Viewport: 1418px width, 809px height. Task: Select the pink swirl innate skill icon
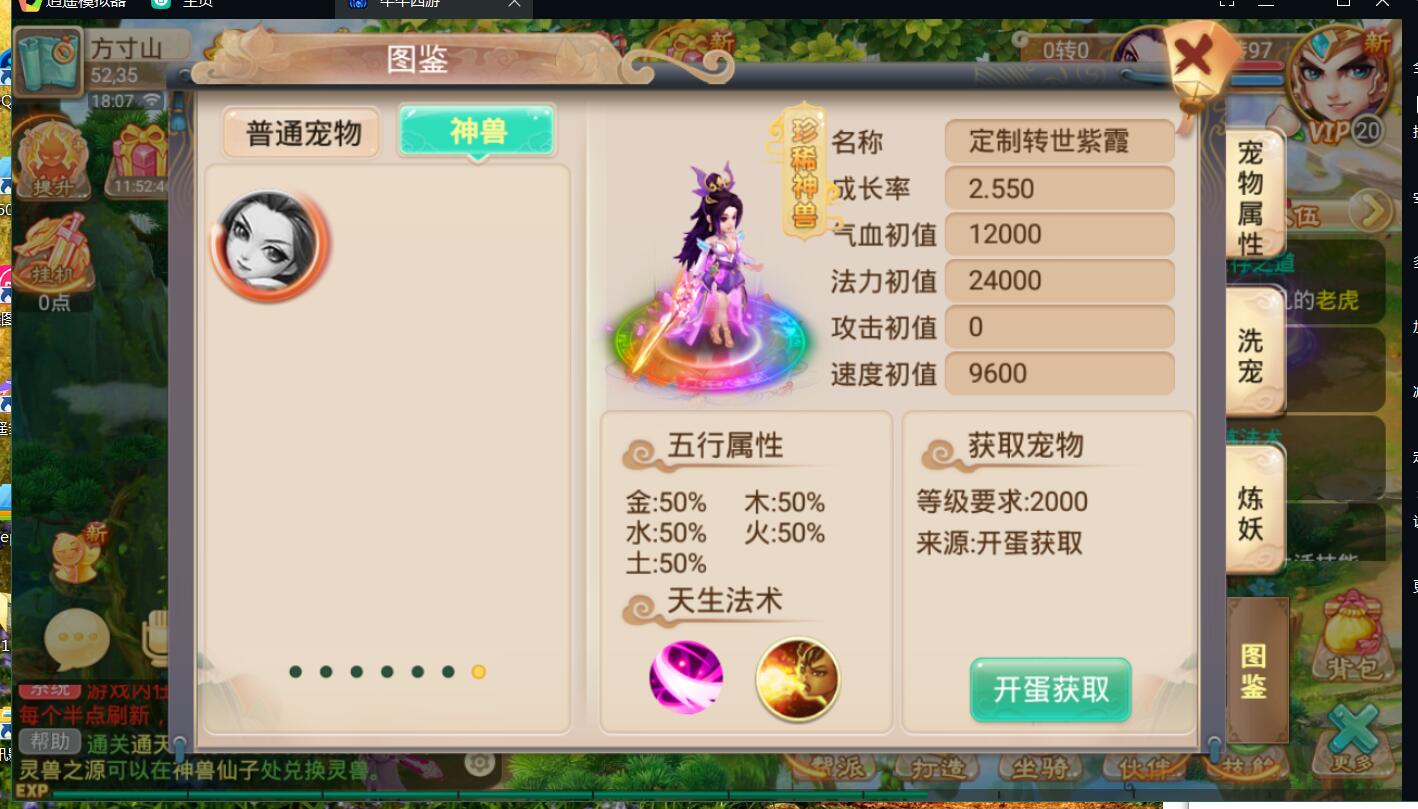coord(686,677)
